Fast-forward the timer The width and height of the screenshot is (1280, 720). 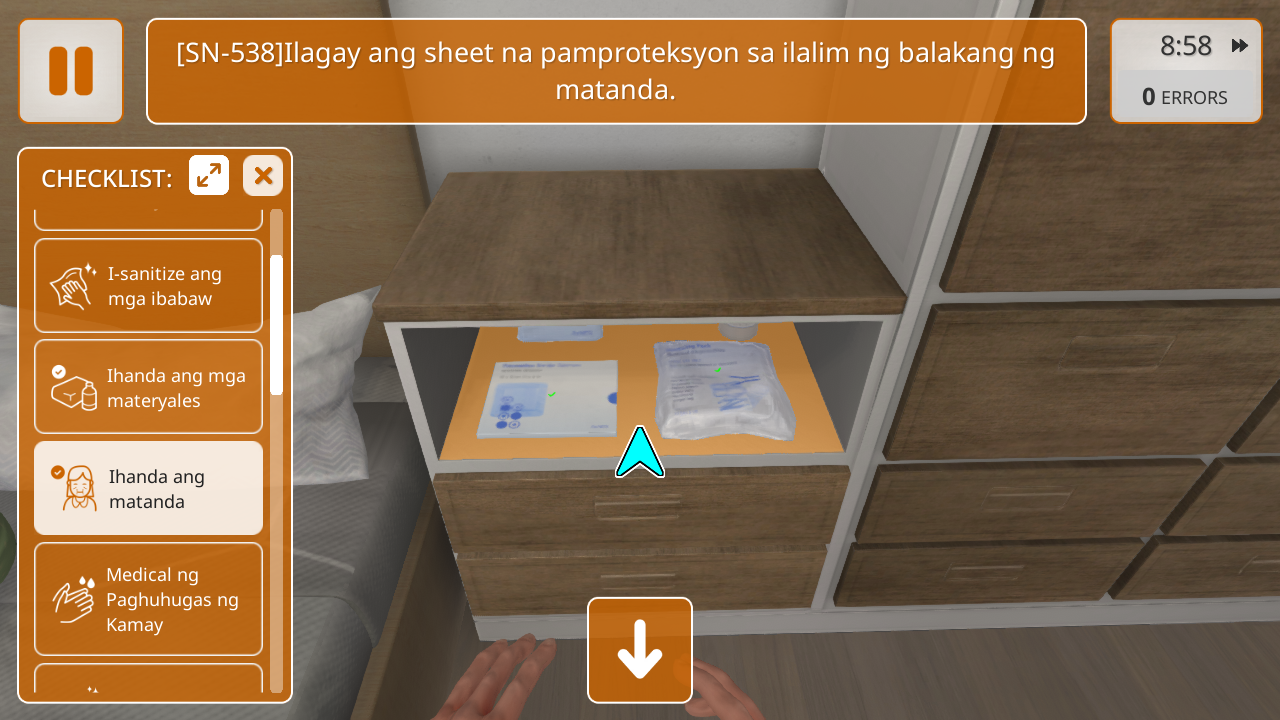click(x=1240, y=46)
